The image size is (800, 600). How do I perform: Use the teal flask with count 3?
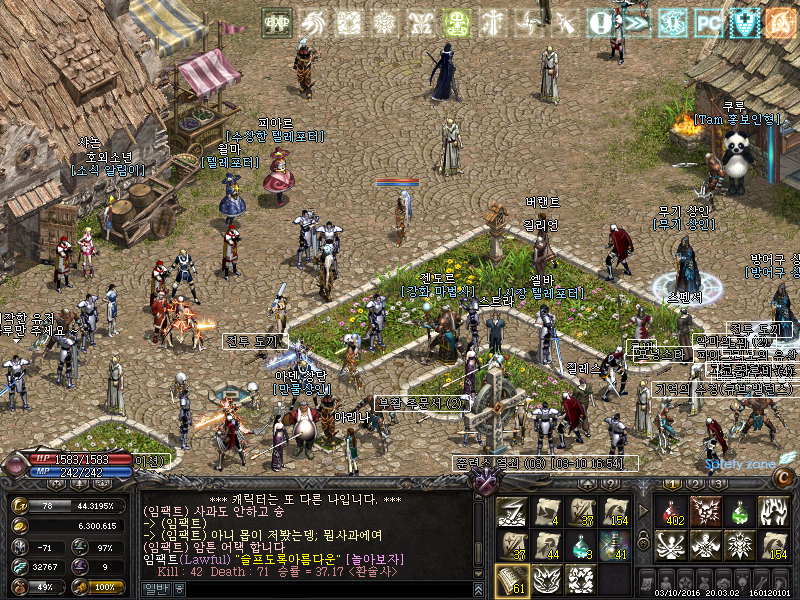[582, 547]
